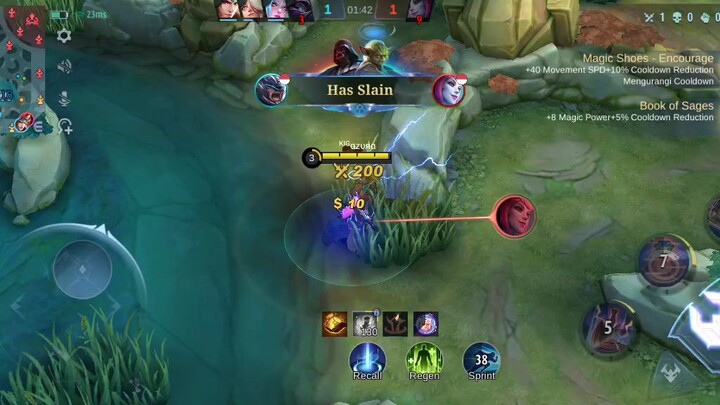Open the quick chat icon below the microphone
Image resolution: width=720 pixels, height=405 pixels.
tap(64, 126)
